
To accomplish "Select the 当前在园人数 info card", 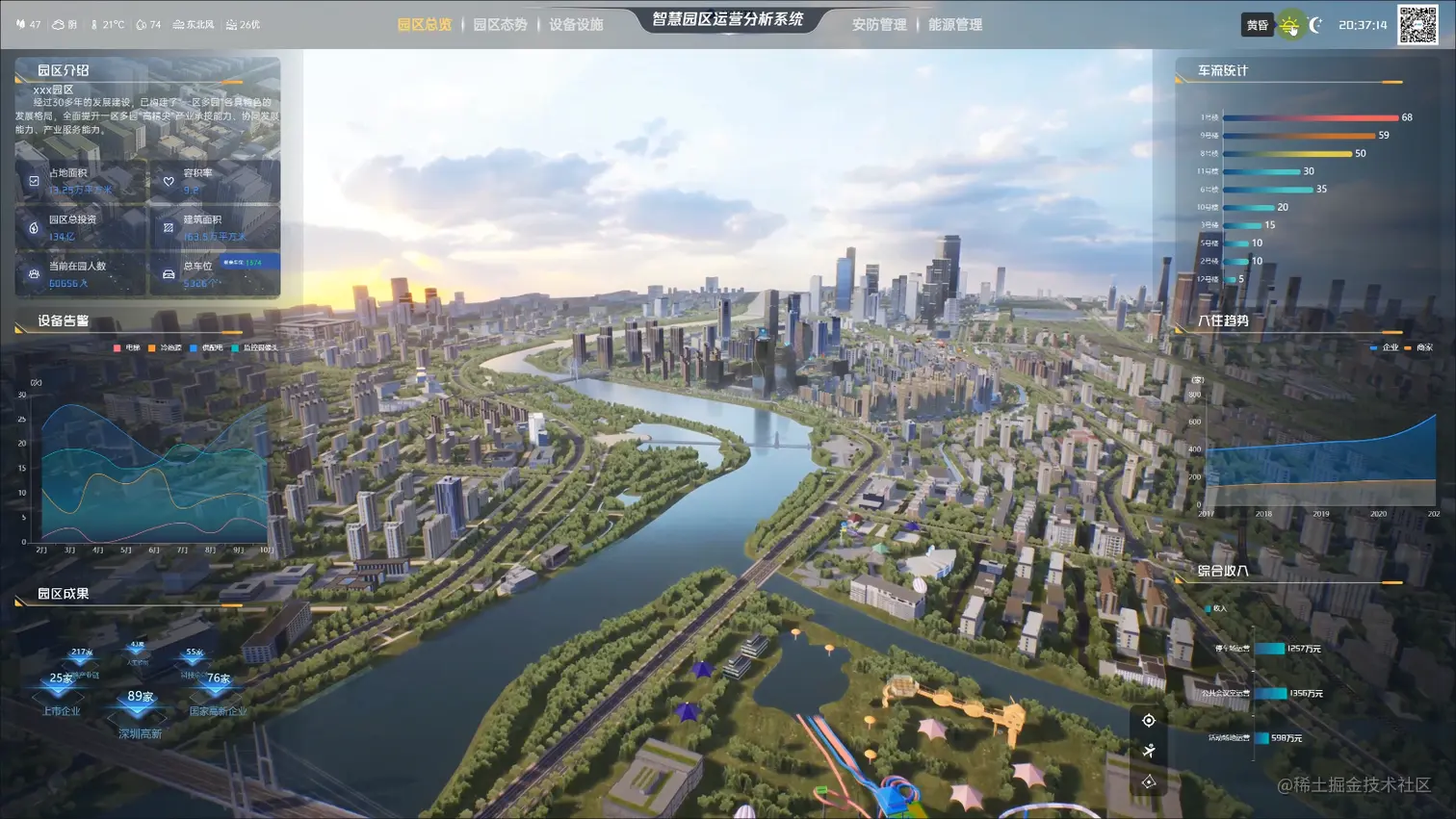I will (81, 273).
